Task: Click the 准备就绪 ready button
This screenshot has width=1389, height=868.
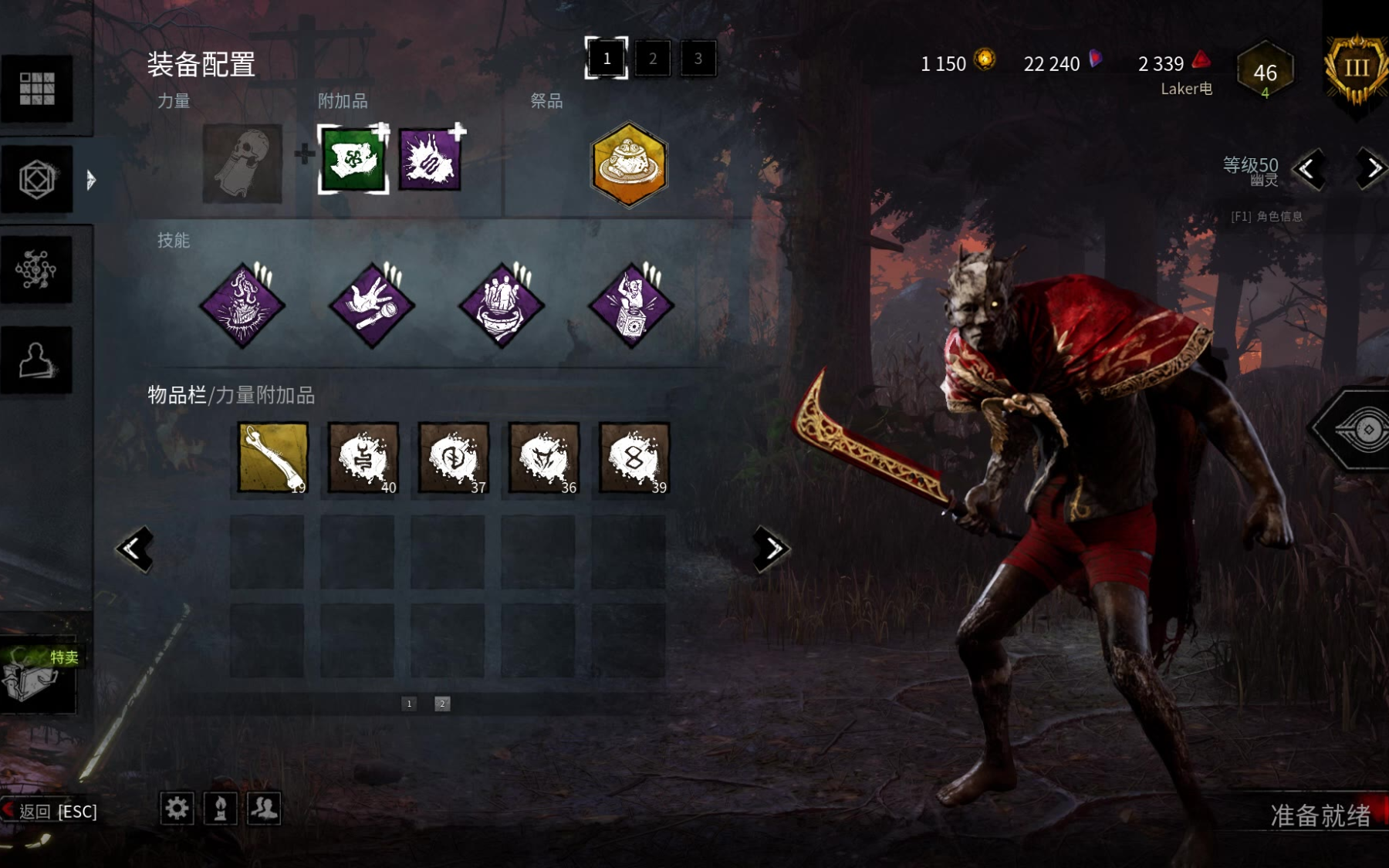Action: (x=1320, y=816)
